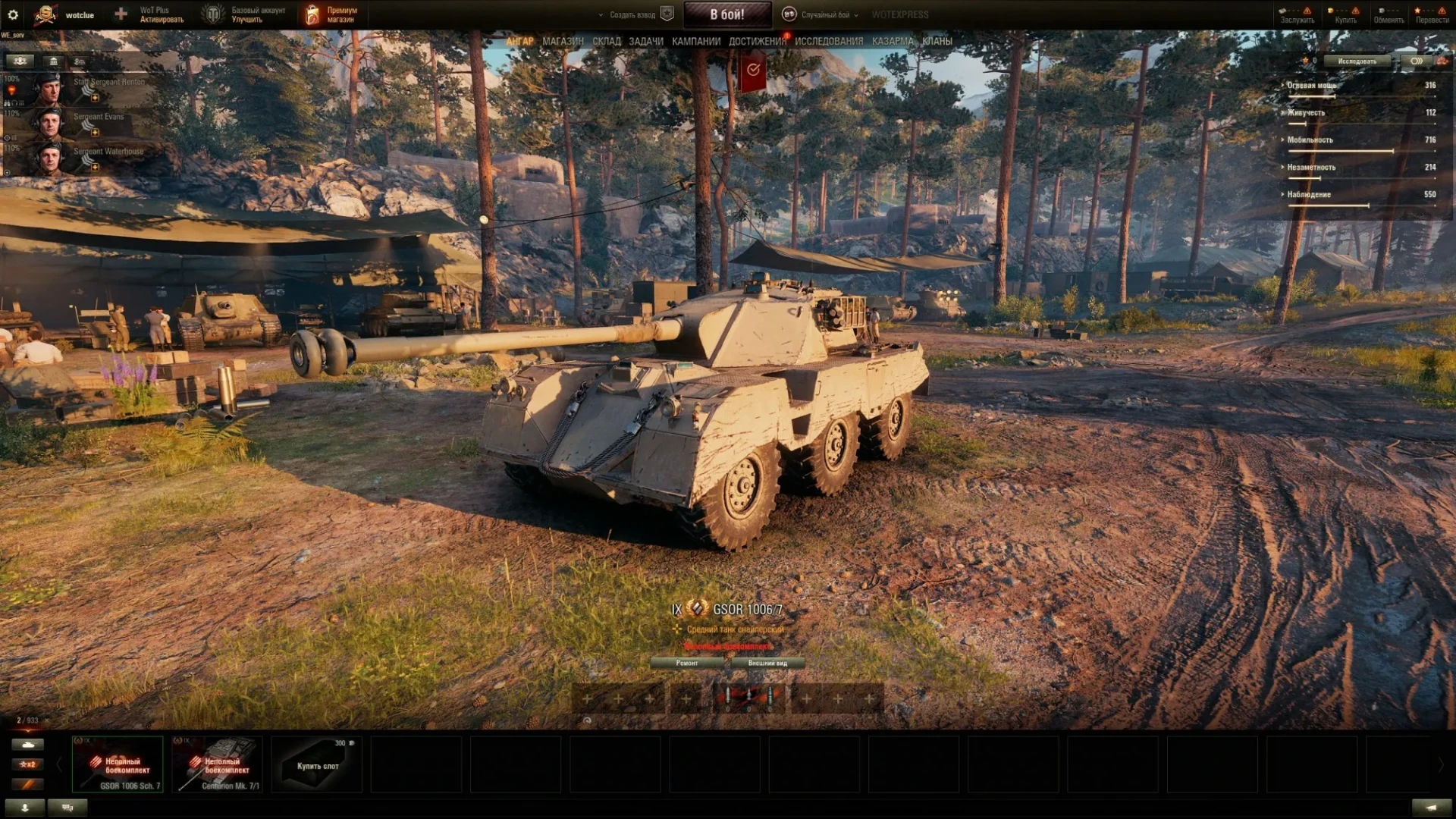The image size is (1456, 819).
Task: Activate WoT Plus subscription
Action: point(161,14)
